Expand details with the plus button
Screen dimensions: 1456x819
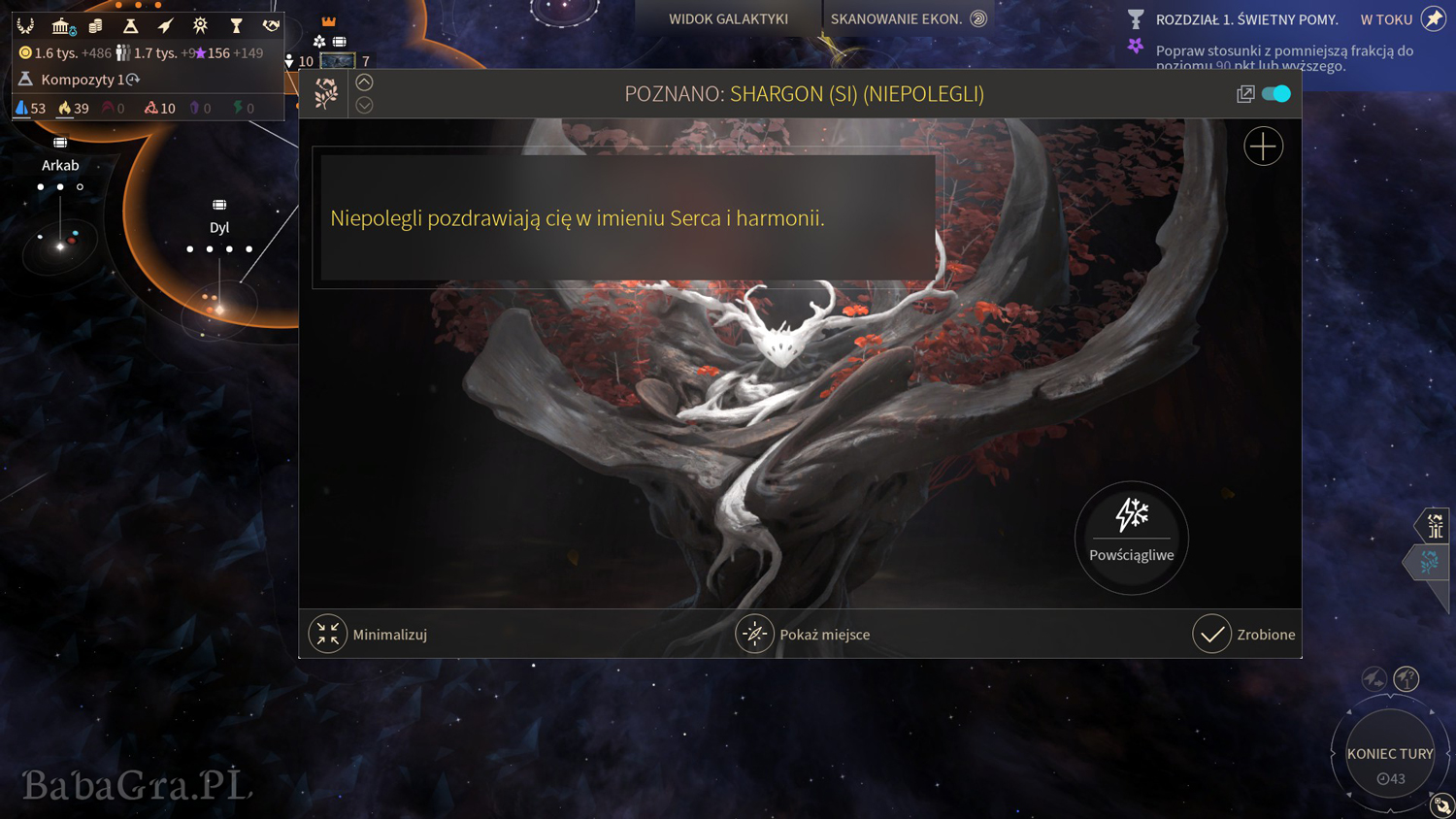click(x=1263, y=147)
